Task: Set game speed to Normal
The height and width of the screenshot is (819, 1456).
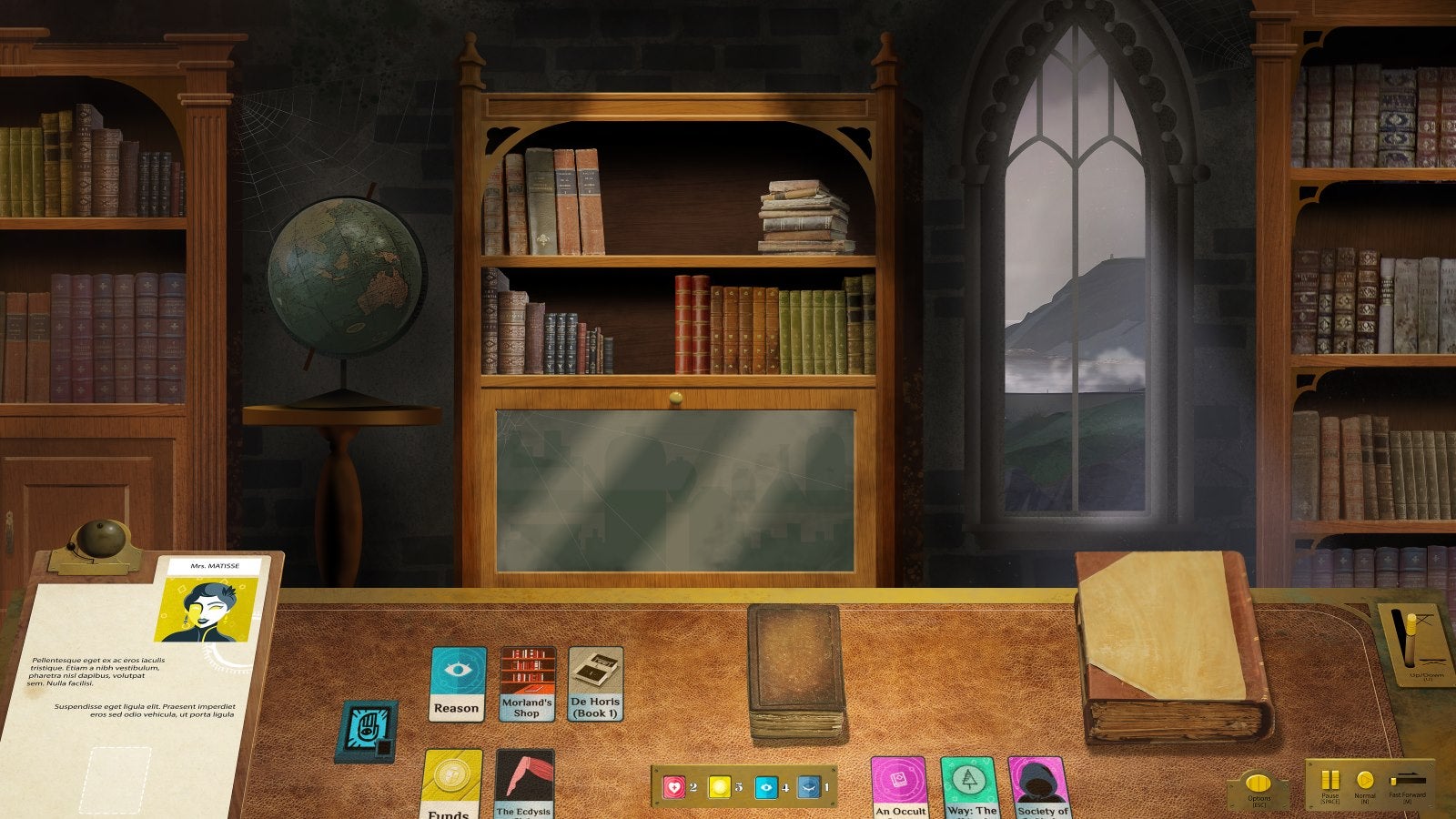Action: point(1365,779)
